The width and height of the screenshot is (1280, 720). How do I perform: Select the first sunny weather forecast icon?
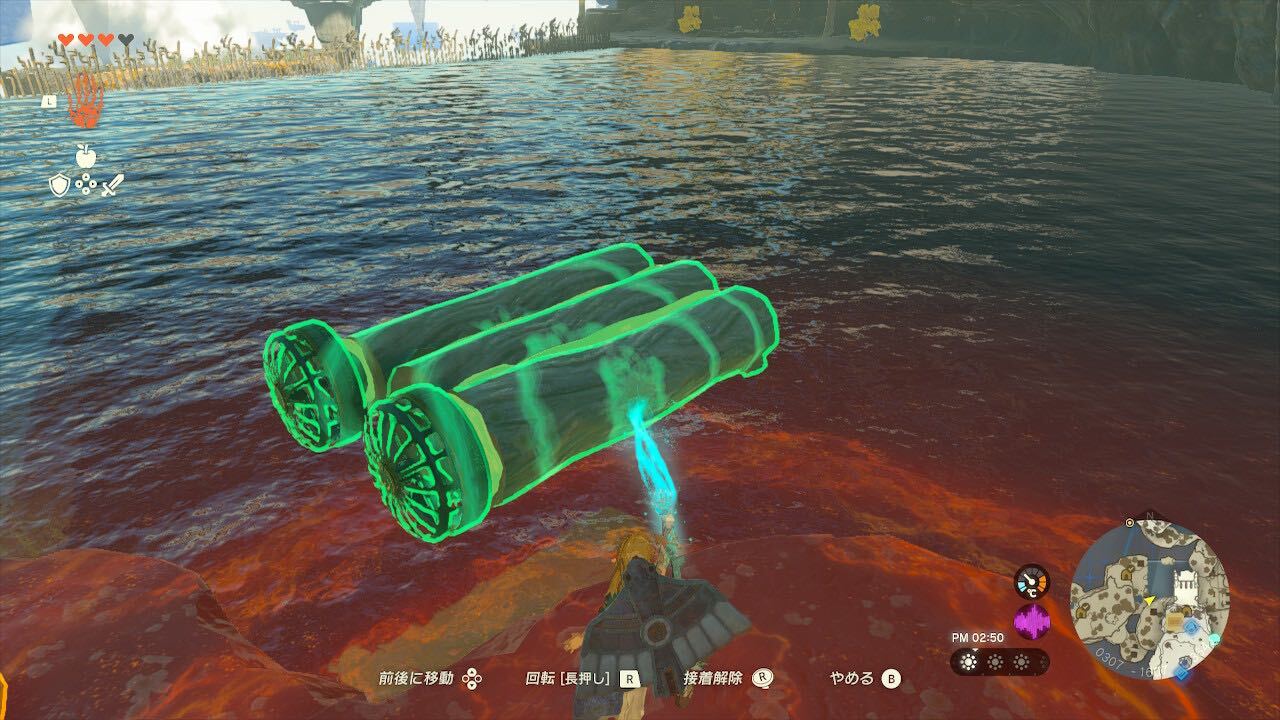click(968, 661)
